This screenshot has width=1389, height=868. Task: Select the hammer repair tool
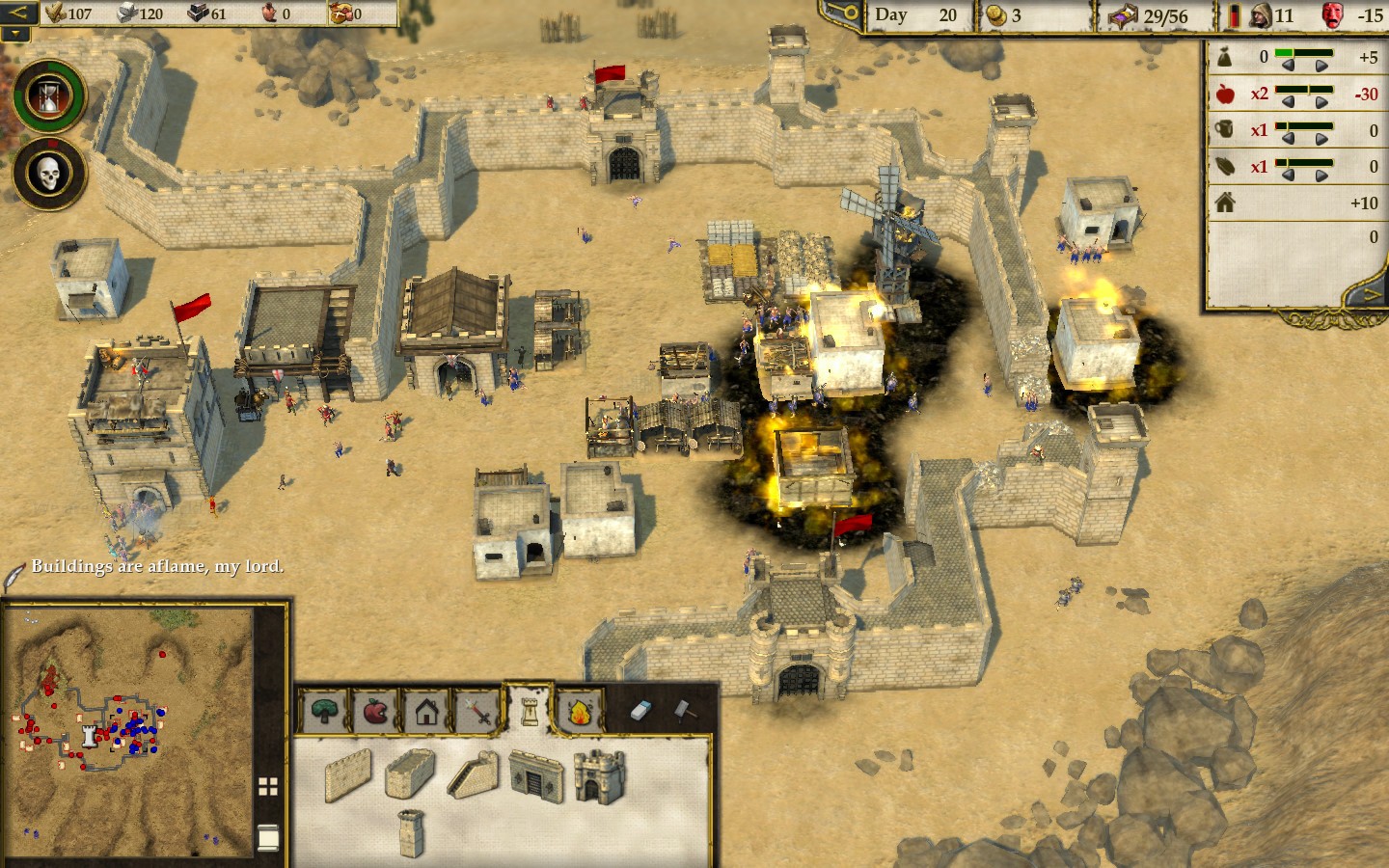click(684, 711)
